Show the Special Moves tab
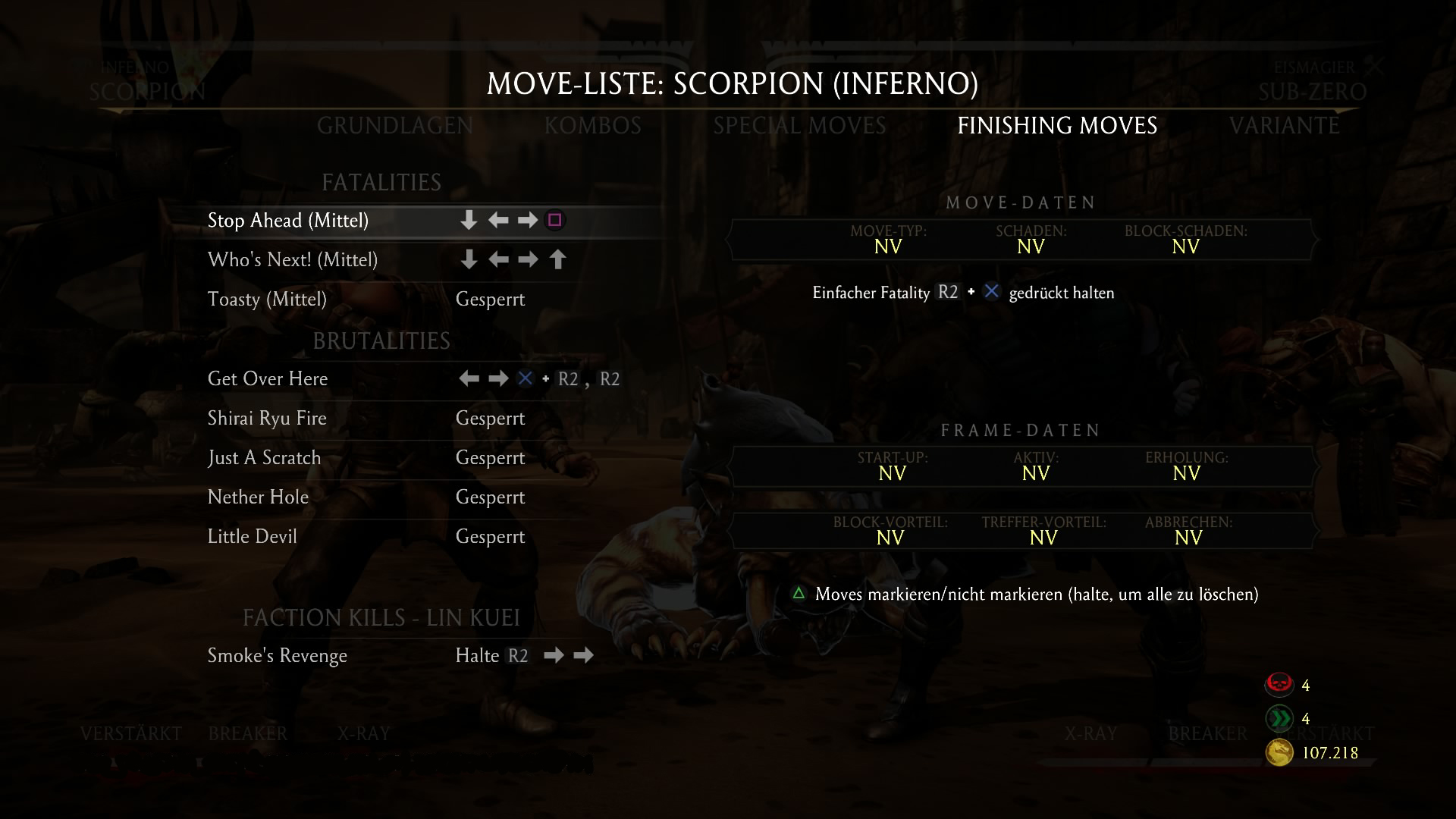Image resolution: width=1456 pixels, height=819 pixels. [x=799, y=126]
